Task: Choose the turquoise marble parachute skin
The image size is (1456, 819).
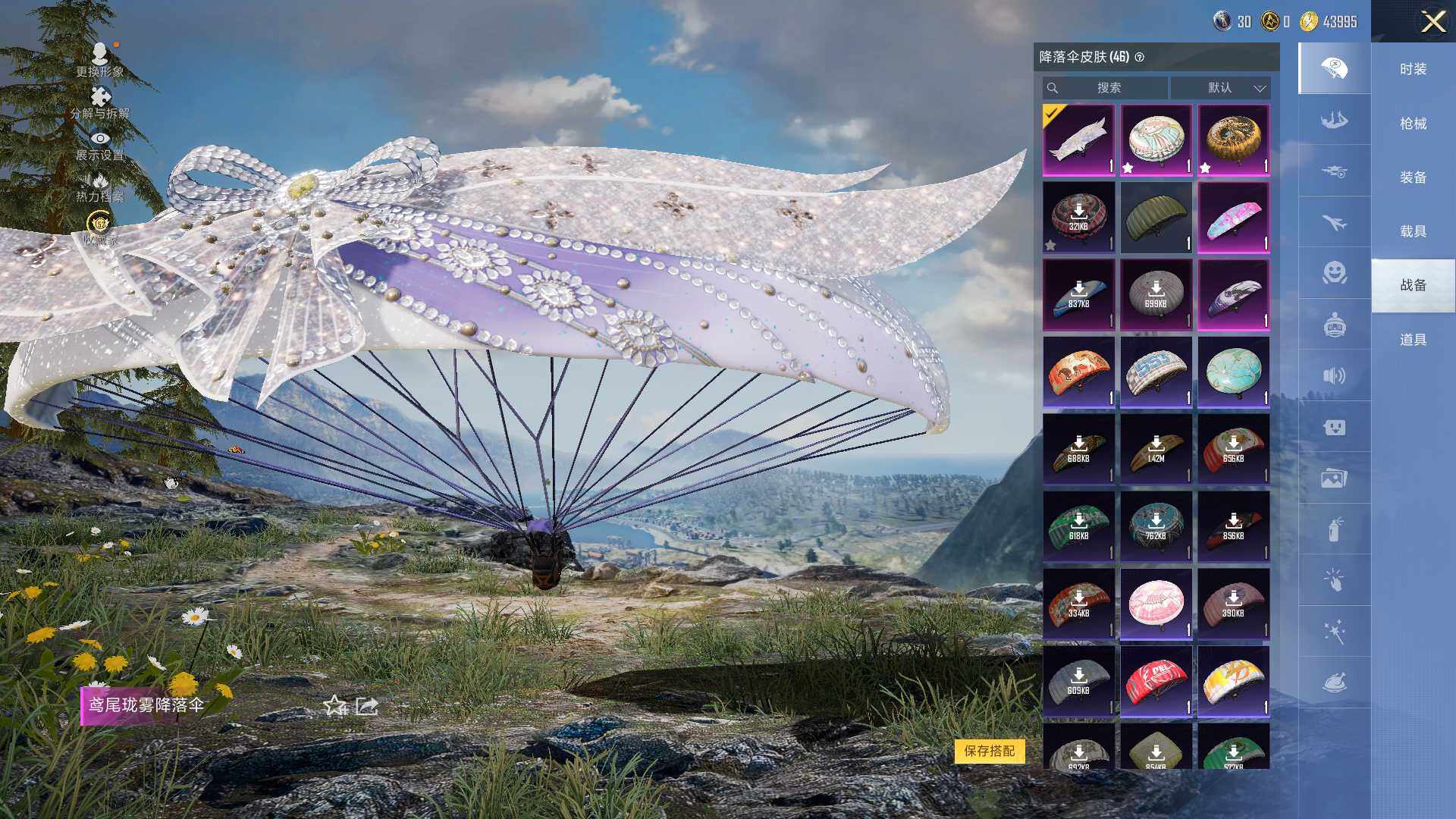Action: pos(1233,372)
